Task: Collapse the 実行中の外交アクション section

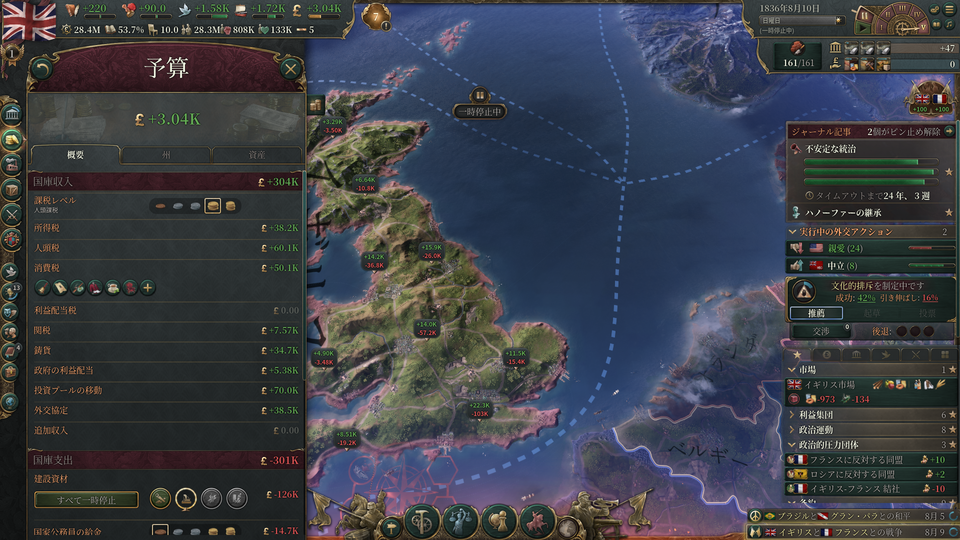Action: (x=794, y=232)
